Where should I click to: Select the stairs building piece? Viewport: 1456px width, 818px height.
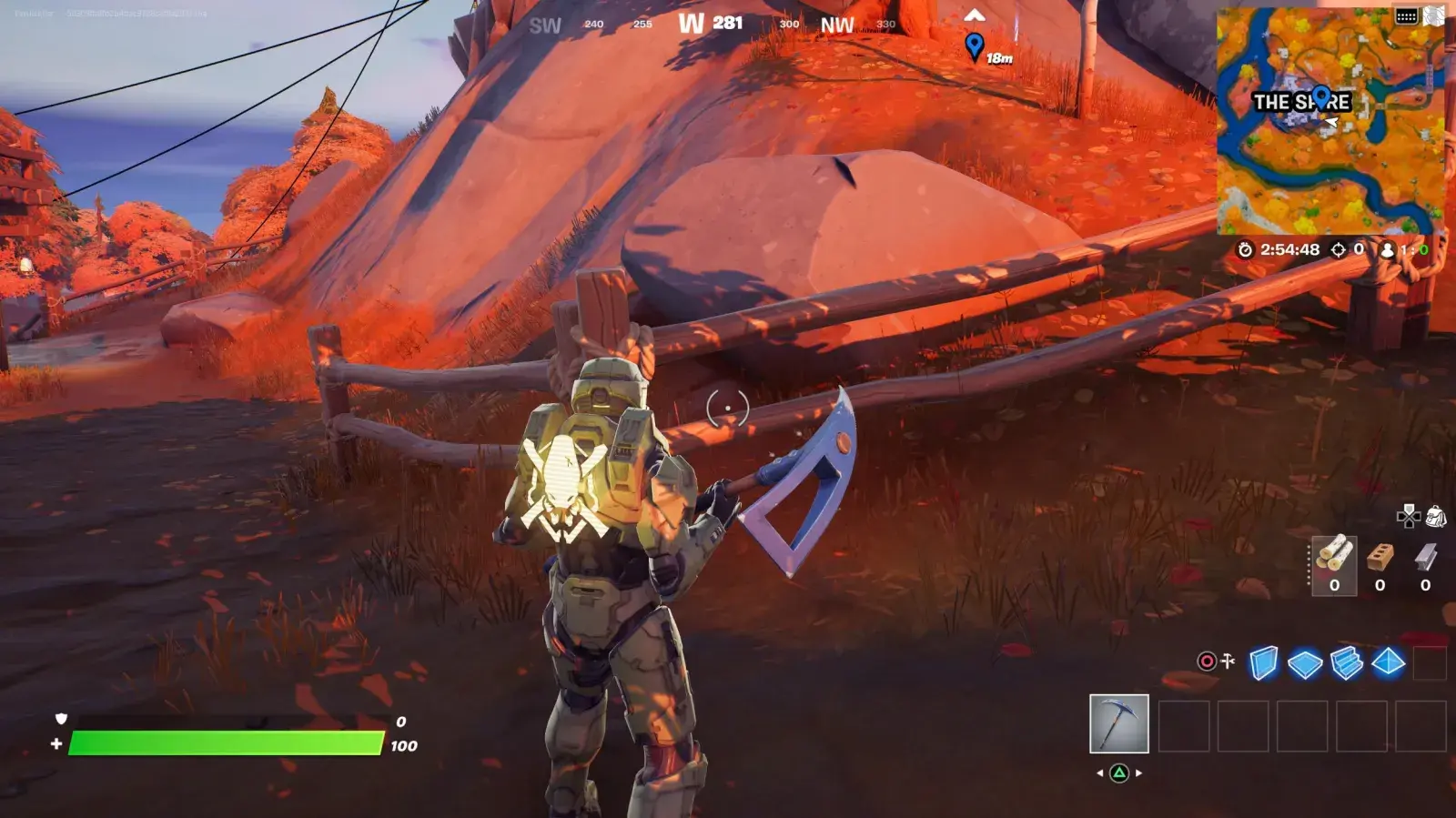pos(1347,663)
